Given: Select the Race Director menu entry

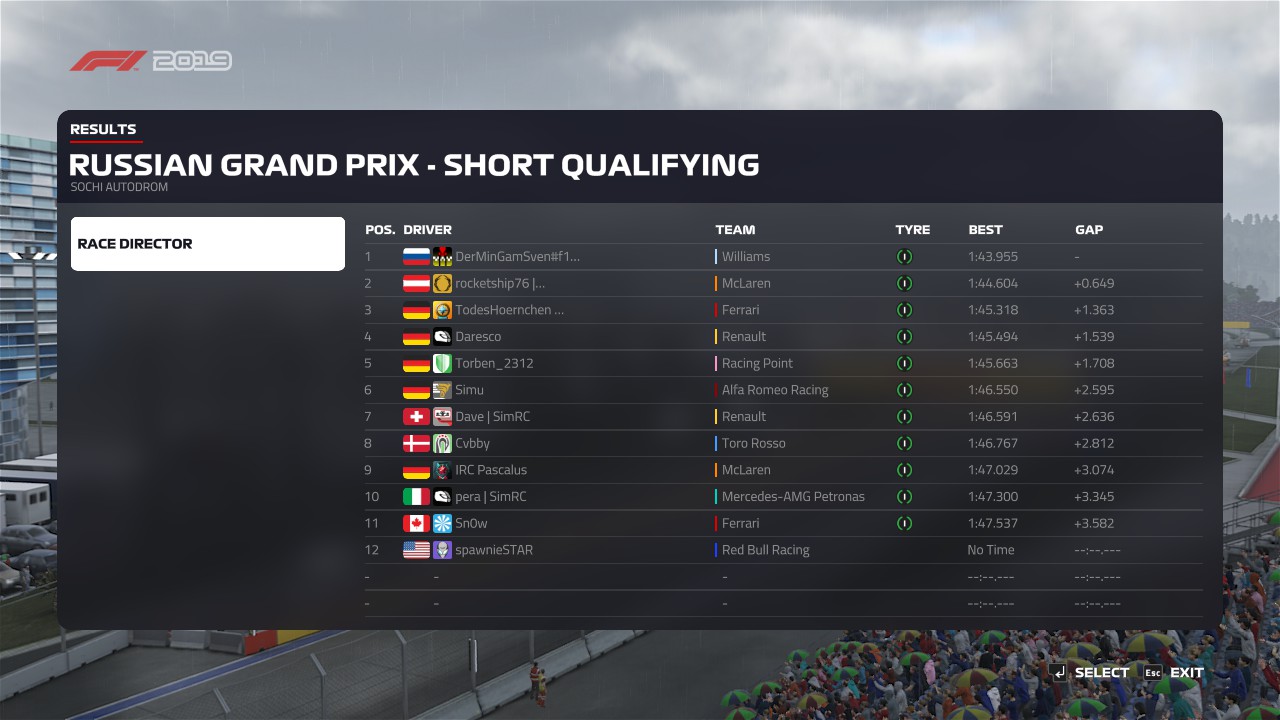Looking at the screenshot, I should tap(207, 244).
